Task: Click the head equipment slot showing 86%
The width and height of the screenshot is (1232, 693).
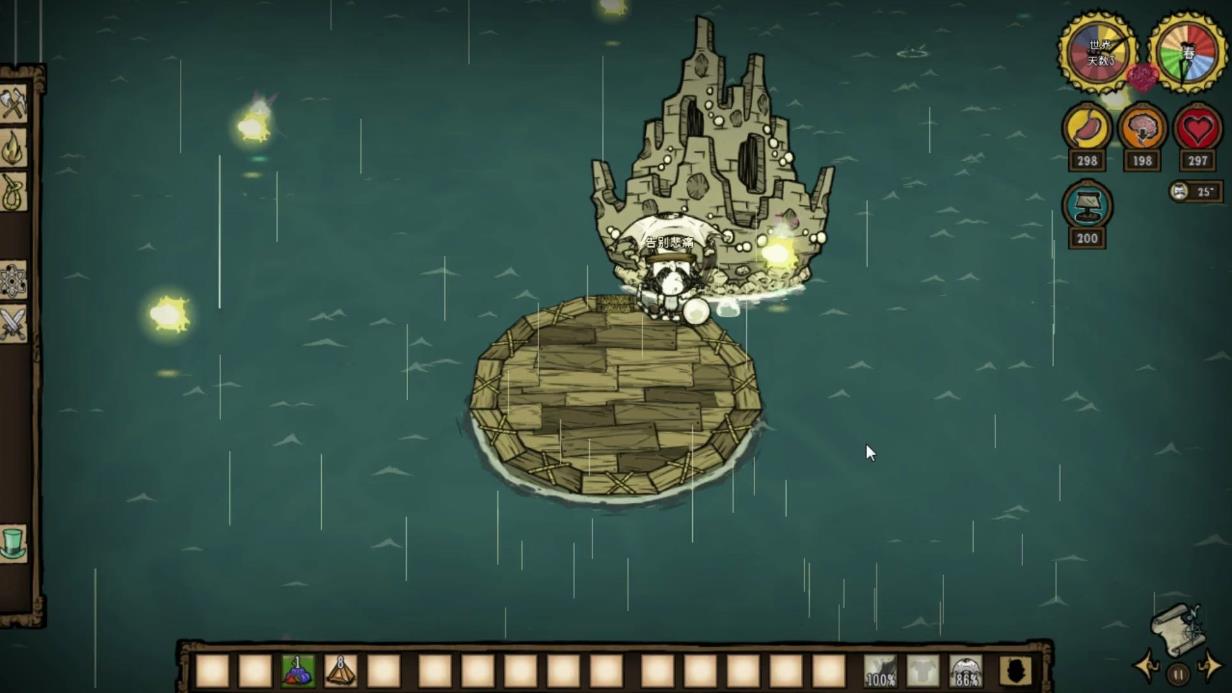Action: click(966, 671)
